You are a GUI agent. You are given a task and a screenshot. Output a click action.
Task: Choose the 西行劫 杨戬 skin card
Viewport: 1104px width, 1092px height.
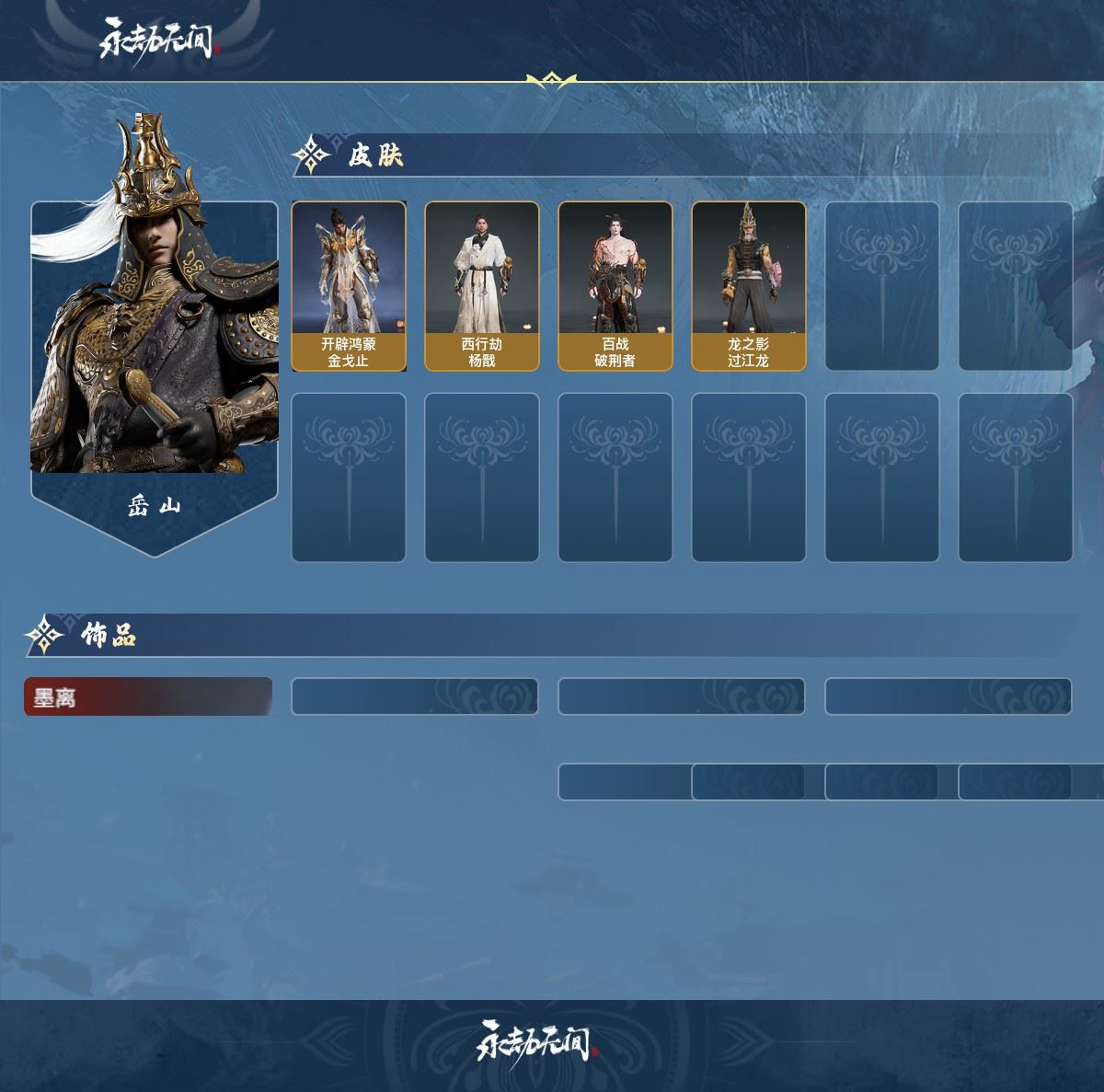[x=481, y=286]
